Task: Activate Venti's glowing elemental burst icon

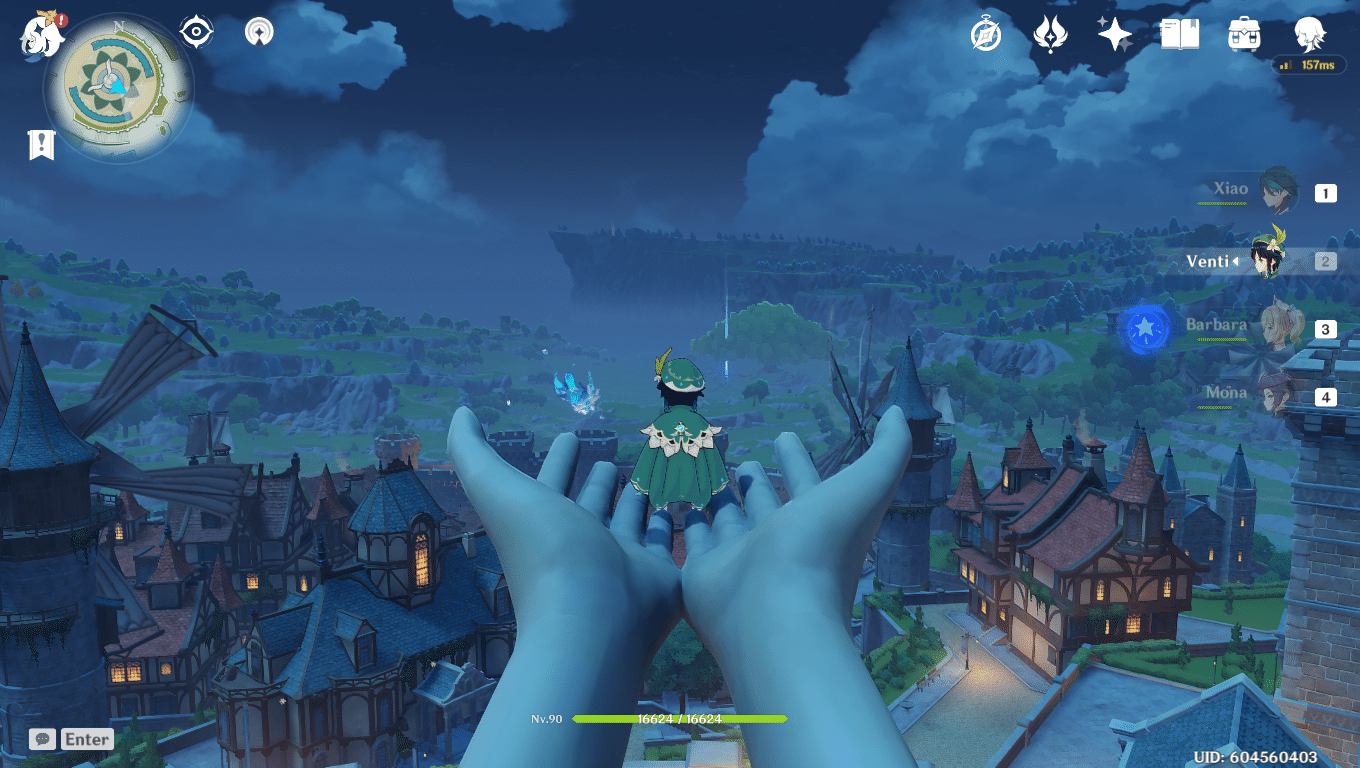Action: (x=1146, y=330)
